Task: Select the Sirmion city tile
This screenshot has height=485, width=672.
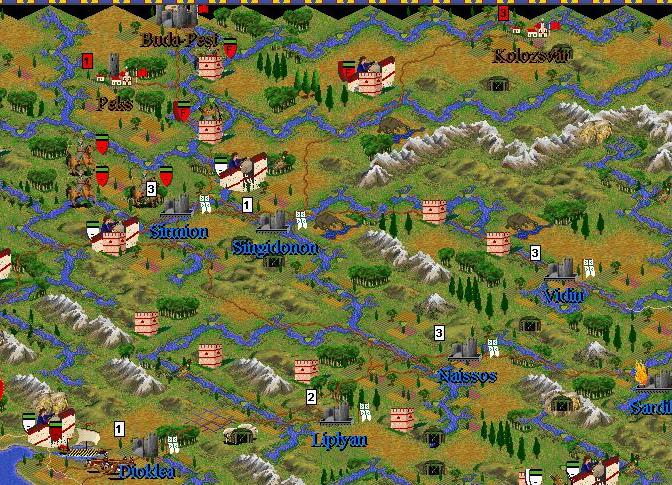Action: coord(179,207)
